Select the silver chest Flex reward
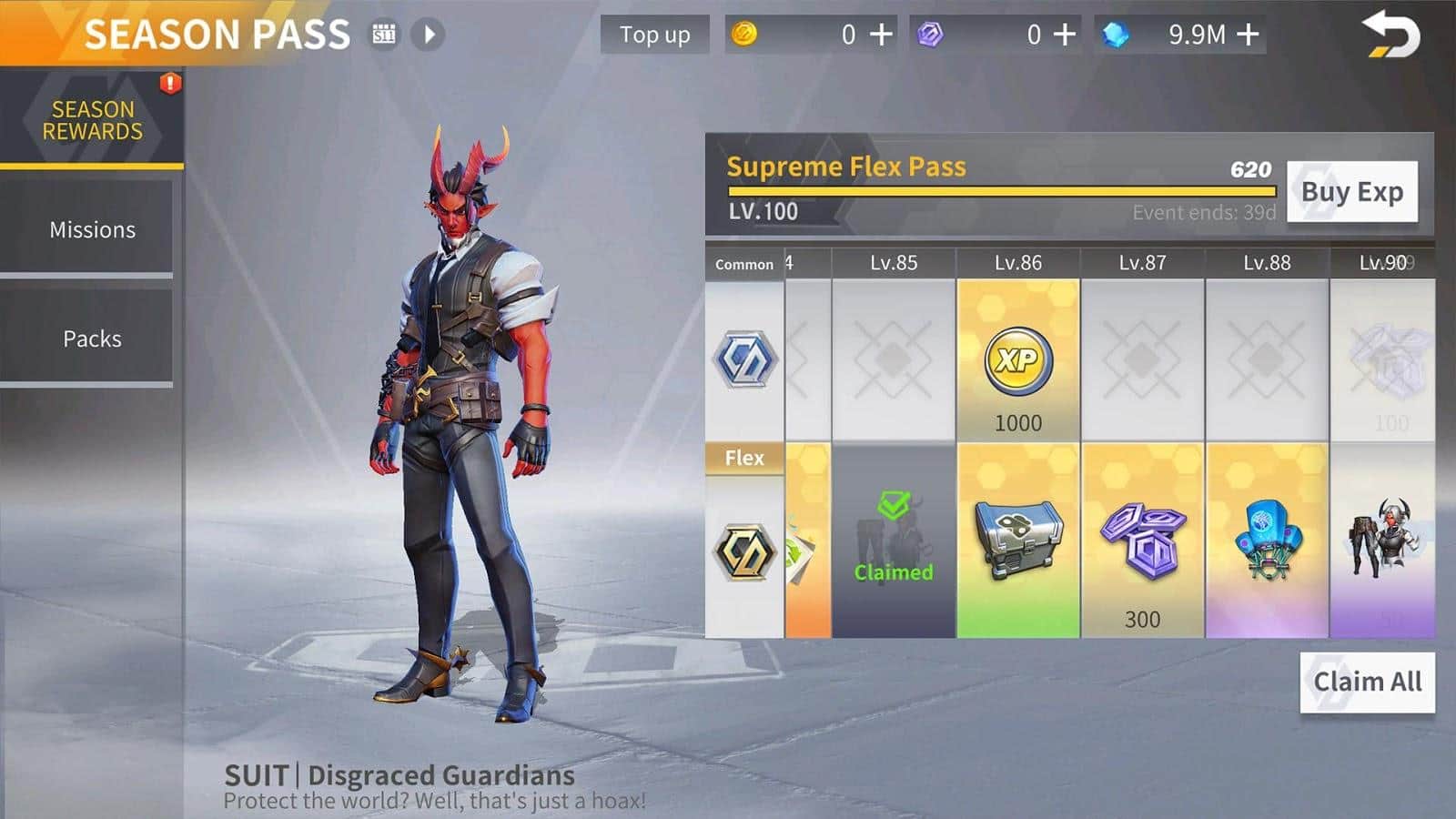1456x819 pixels. [x=1018, y=540]
